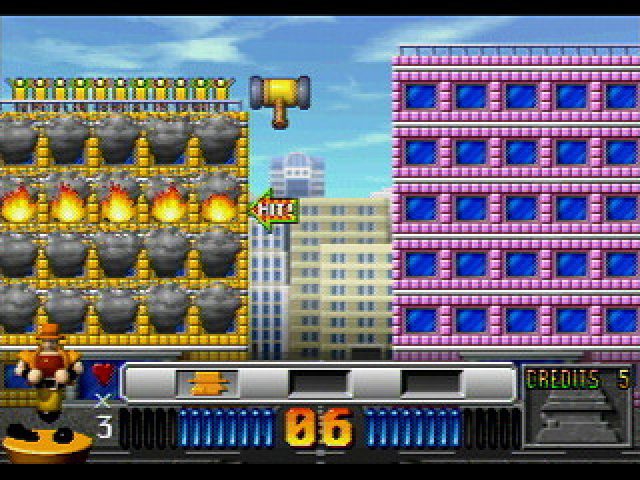Click the red heart lives icon
Image resolution: width=640 pixels, height=480 pixels.
pyautogui.click(x=104, y=374)
